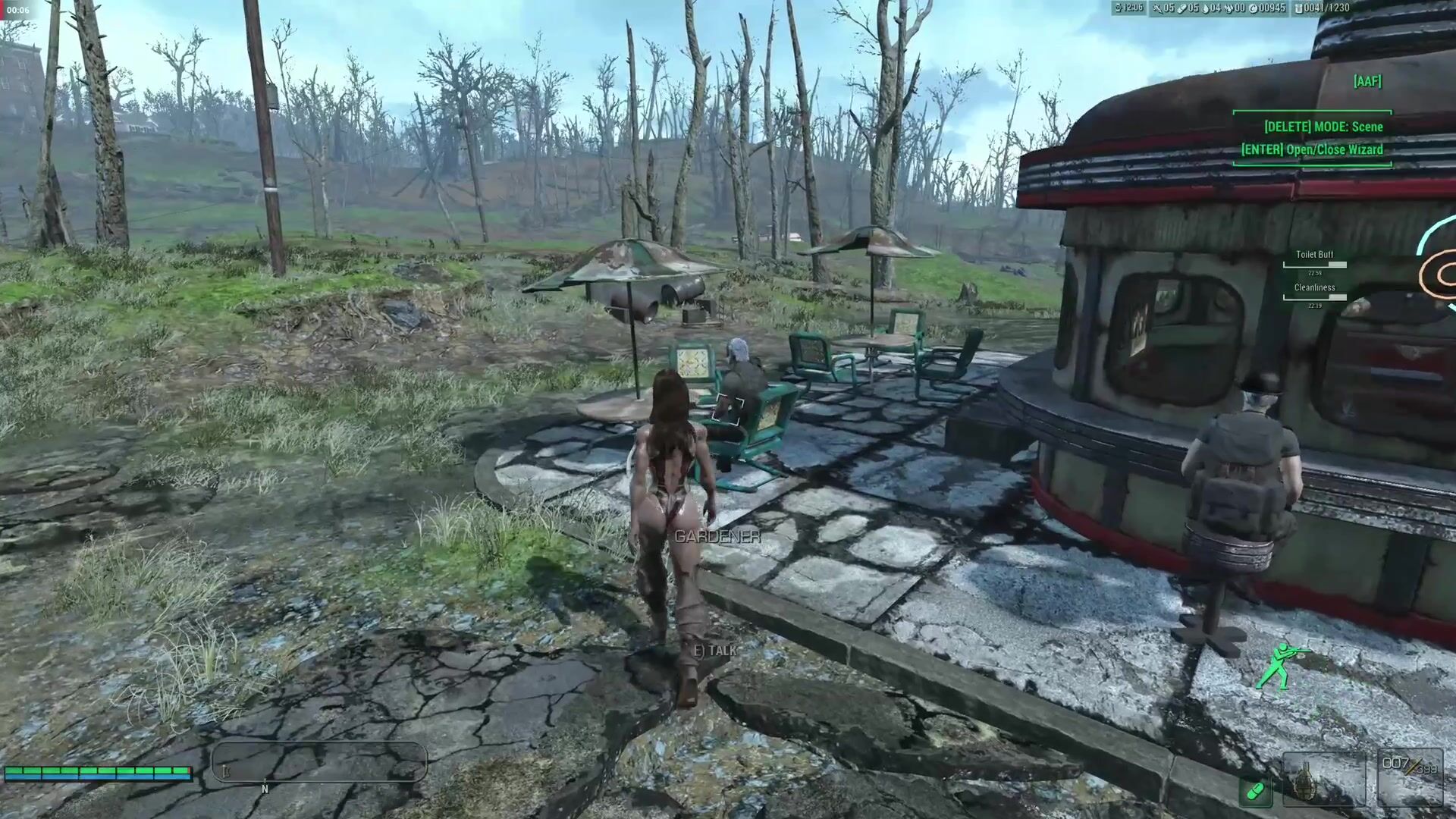Click the Toilet Buff status meter

1314,265
